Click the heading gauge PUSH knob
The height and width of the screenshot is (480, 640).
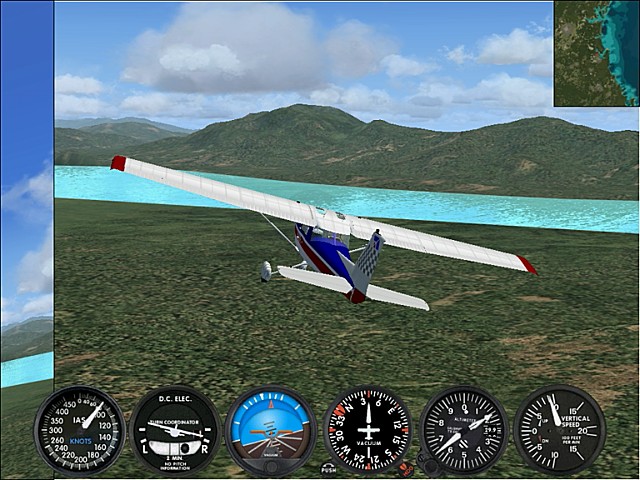(329, 467)
